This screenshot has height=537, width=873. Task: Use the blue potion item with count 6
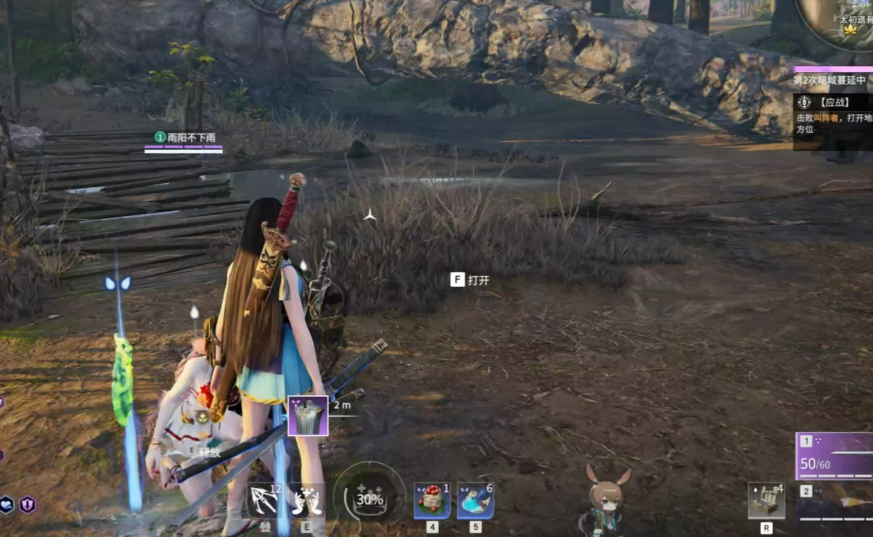[476, 500]
